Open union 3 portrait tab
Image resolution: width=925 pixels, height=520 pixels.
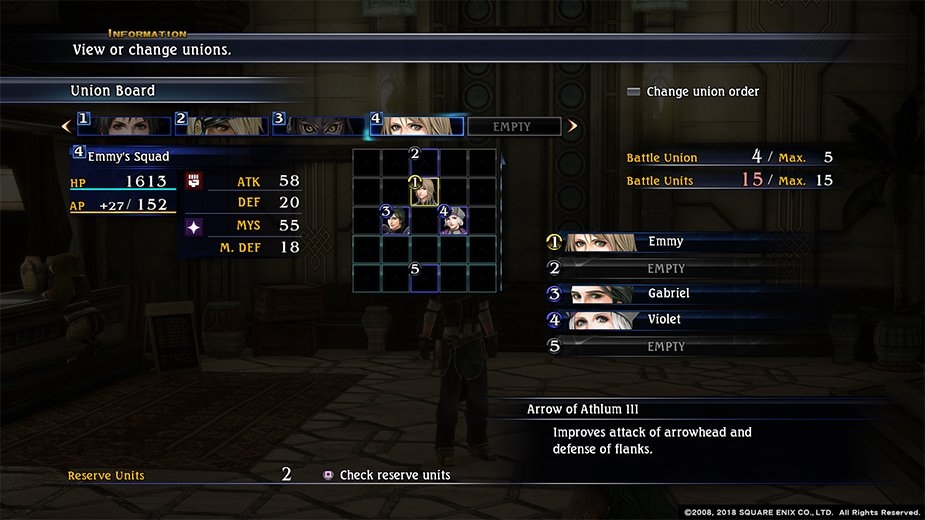319,126
